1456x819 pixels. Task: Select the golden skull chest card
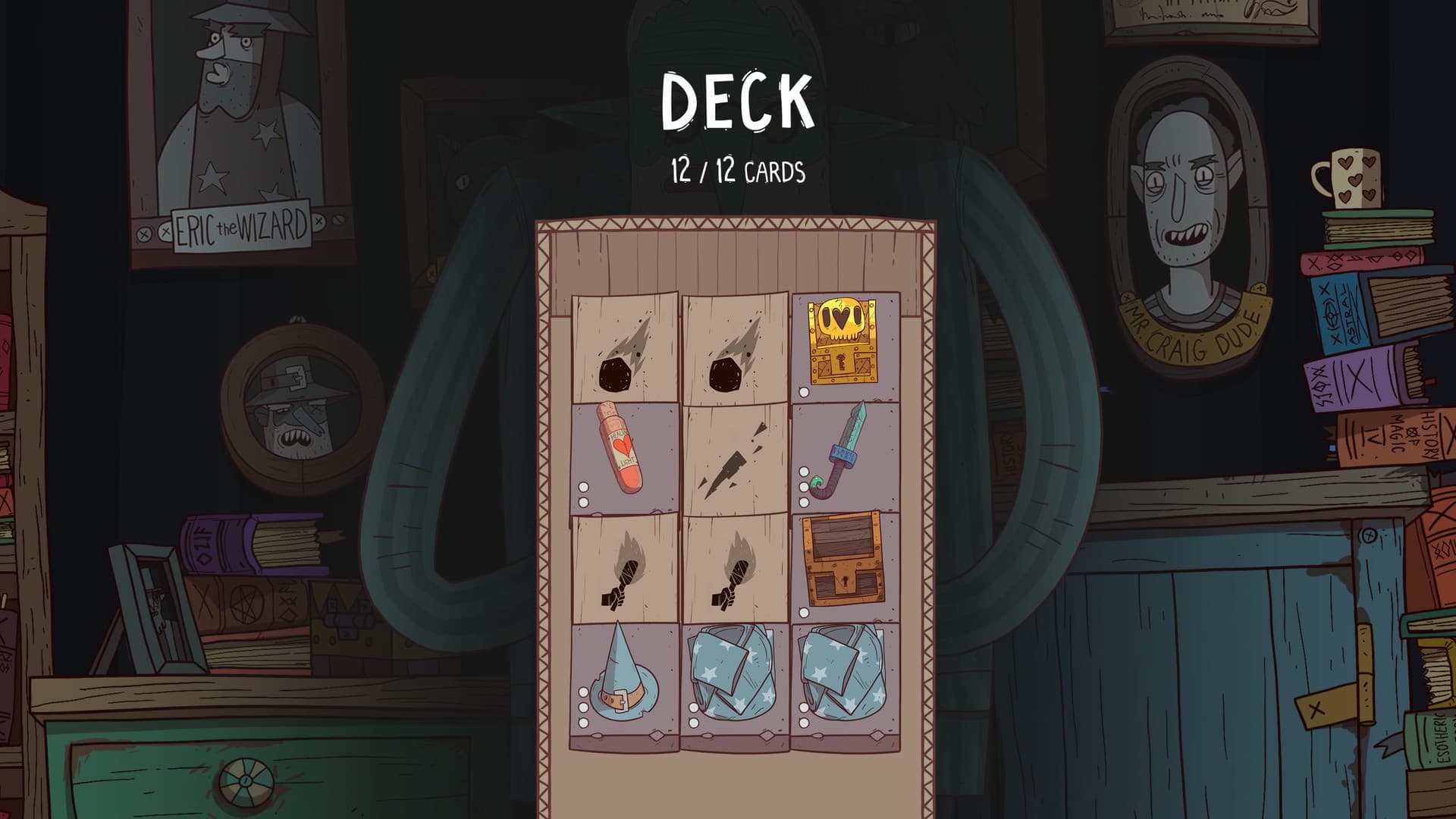coord(845,347)
